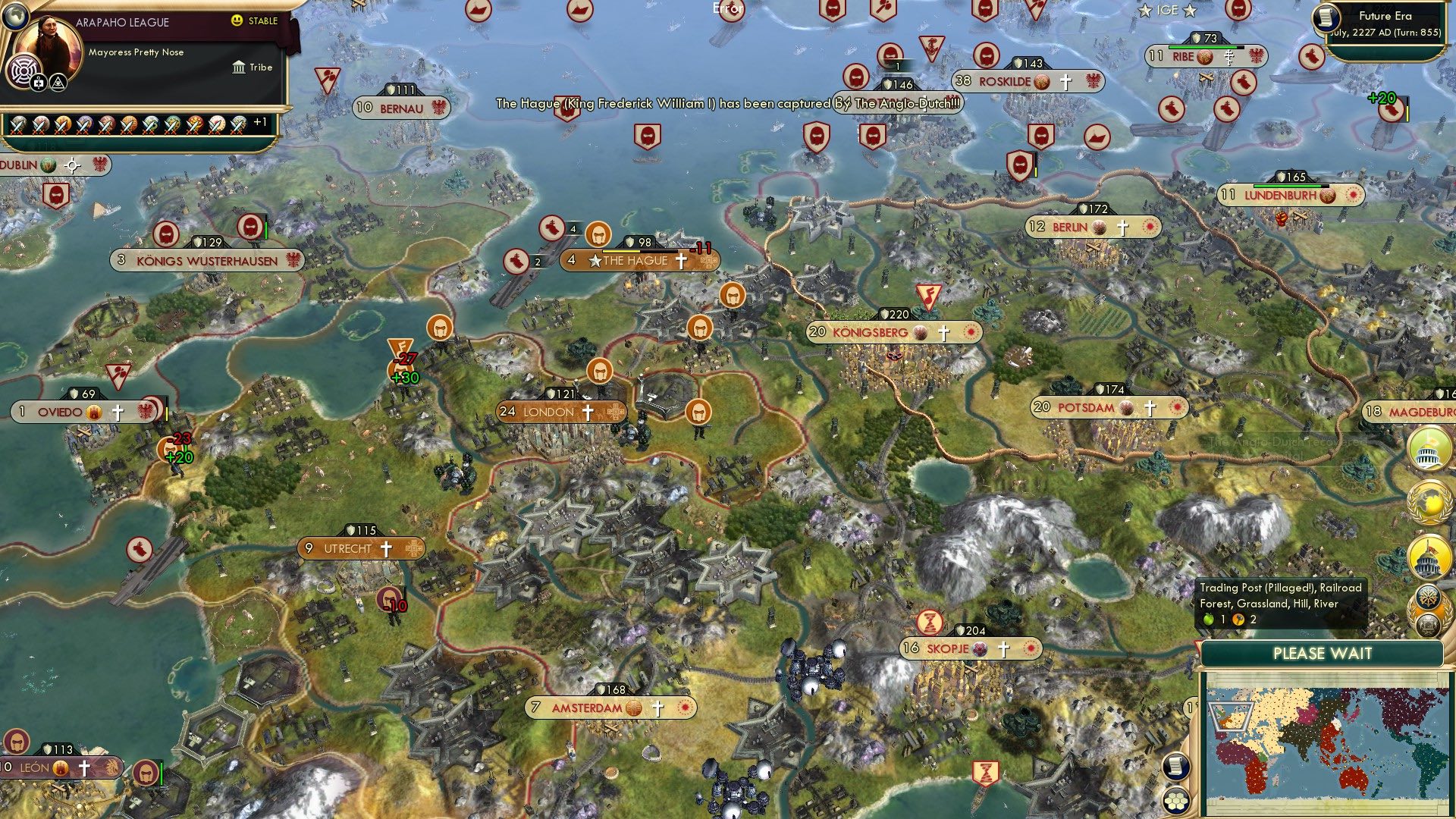Open the diplomacy globe on the leader panel
Viewport: 1456px width, 819px height.
(x=17, y=17)
